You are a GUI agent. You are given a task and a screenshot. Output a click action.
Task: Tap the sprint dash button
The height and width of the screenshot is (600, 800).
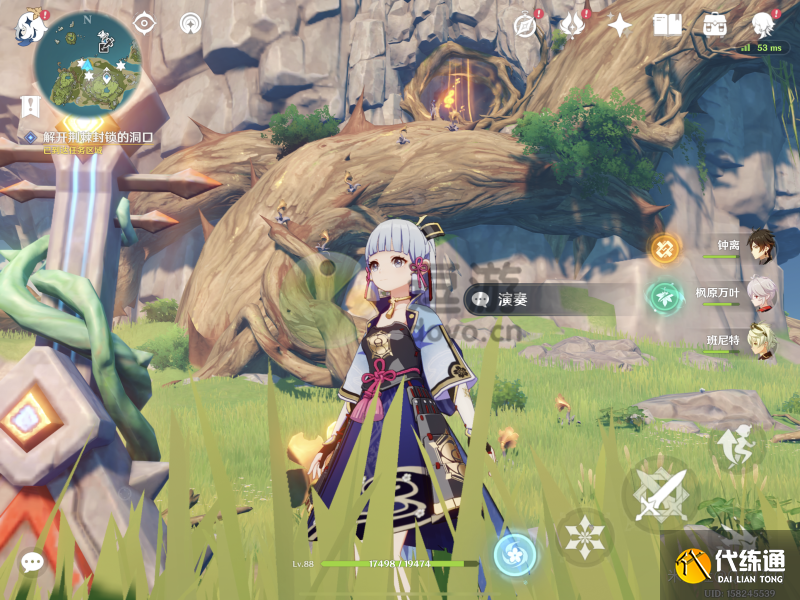[x=737, y=445]
